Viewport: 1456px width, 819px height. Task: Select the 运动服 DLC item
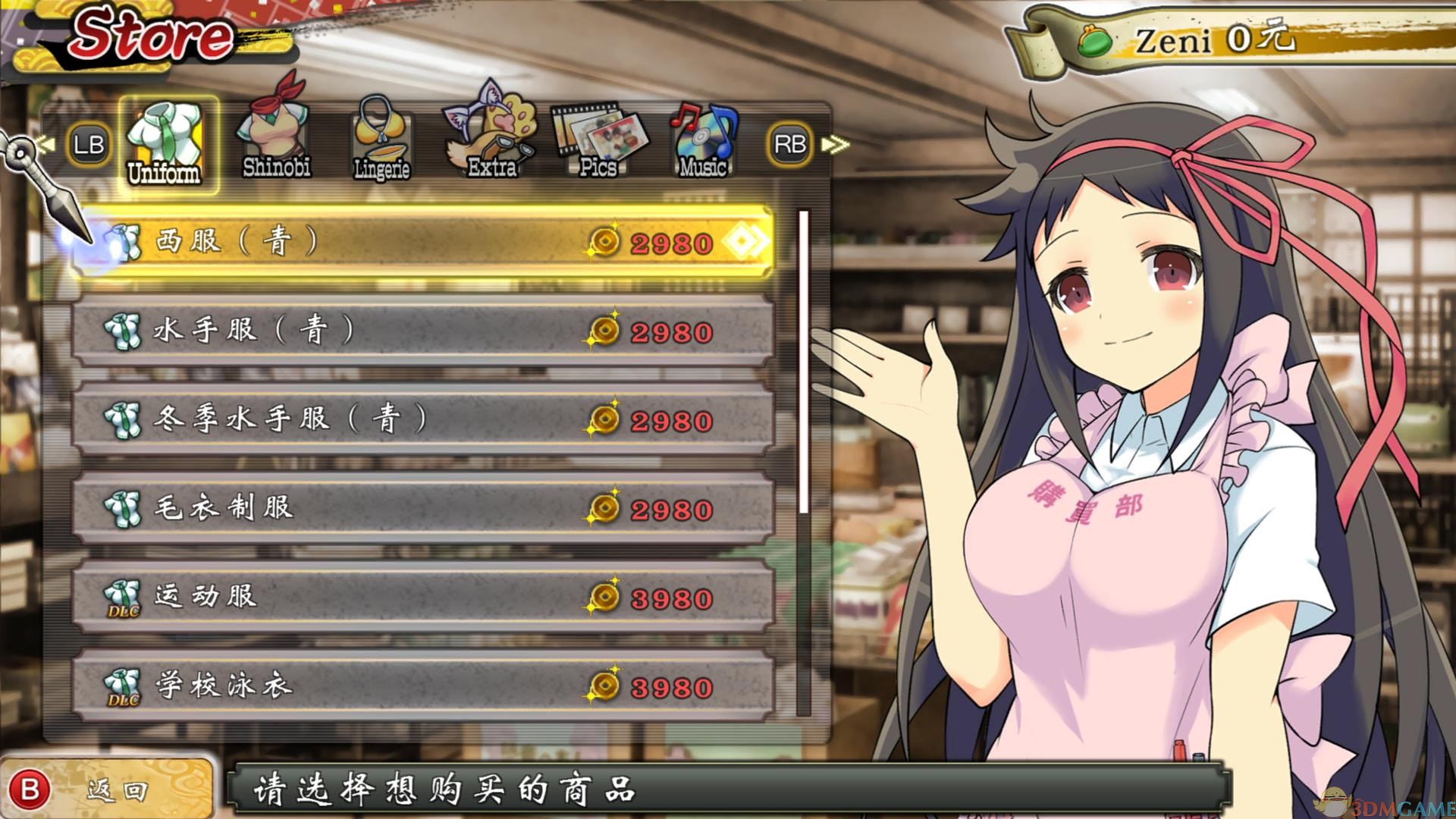[423, 598]
